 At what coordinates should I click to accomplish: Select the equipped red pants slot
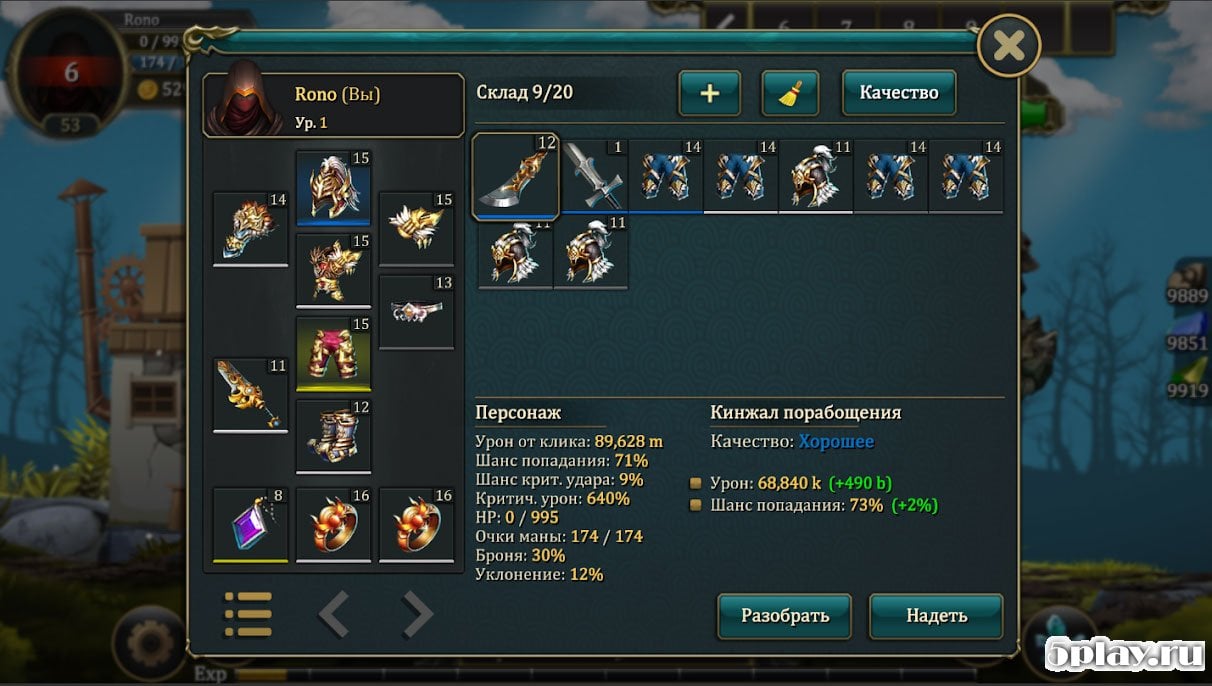[333, 352]
